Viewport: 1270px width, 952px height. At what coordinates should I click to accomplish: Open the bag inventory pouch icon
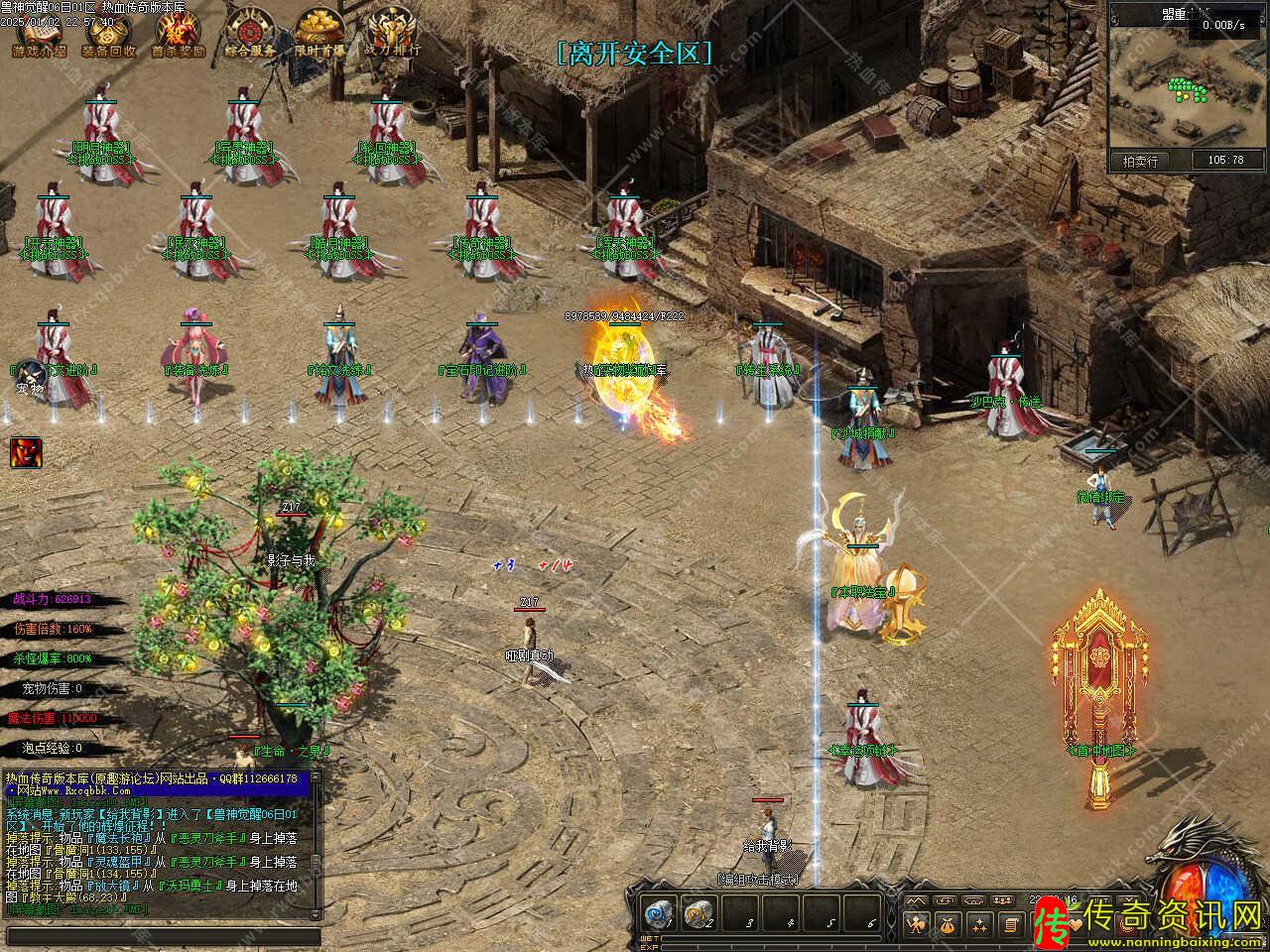pyautogui.click(x=948, y=925)
